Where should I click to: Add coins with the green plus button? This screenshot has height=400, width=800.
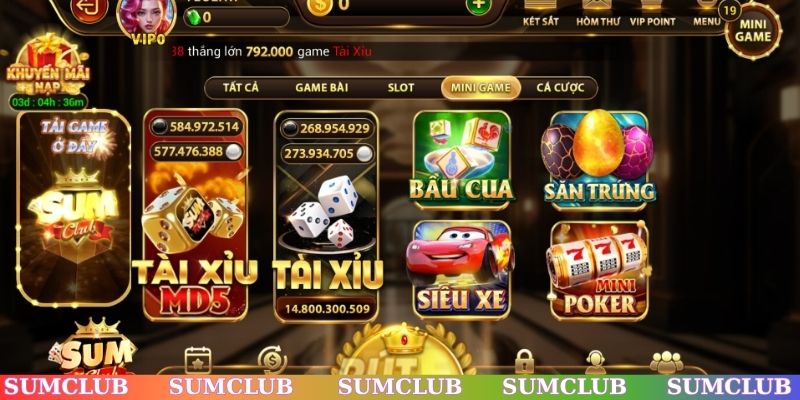(x=479, y=6)
